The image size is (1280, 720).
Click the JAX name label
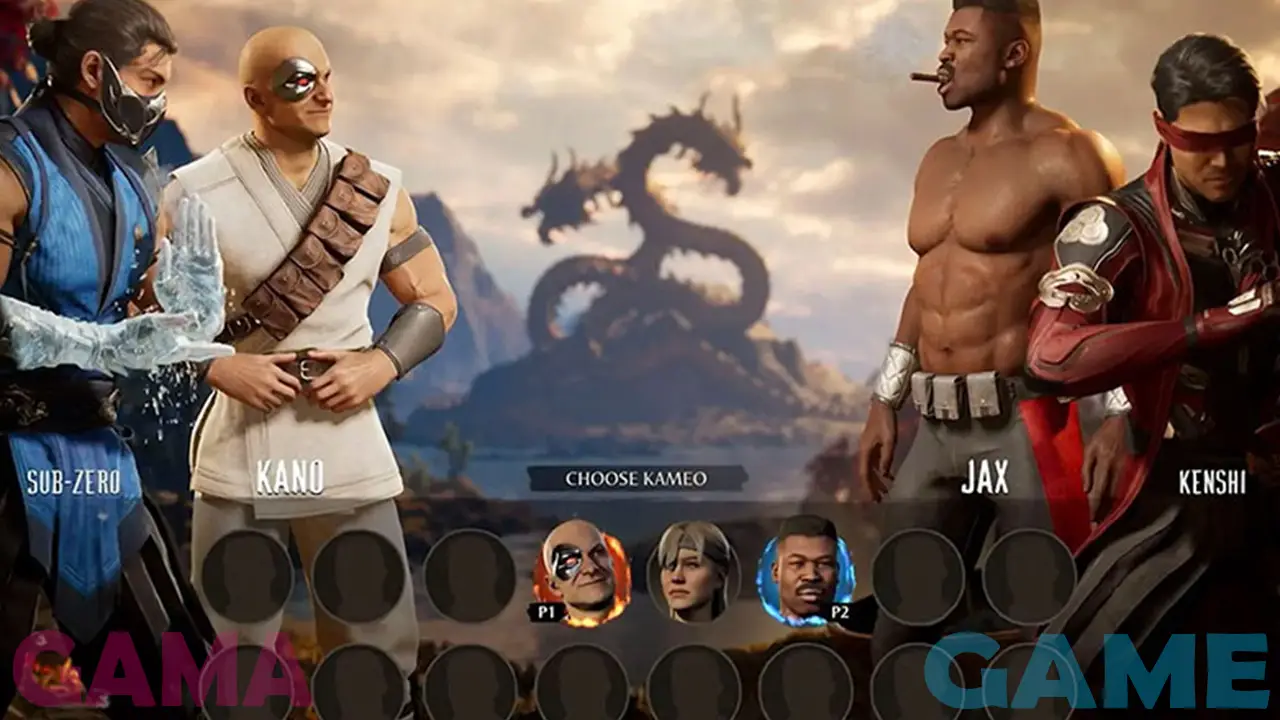click(x=984, y=477)
